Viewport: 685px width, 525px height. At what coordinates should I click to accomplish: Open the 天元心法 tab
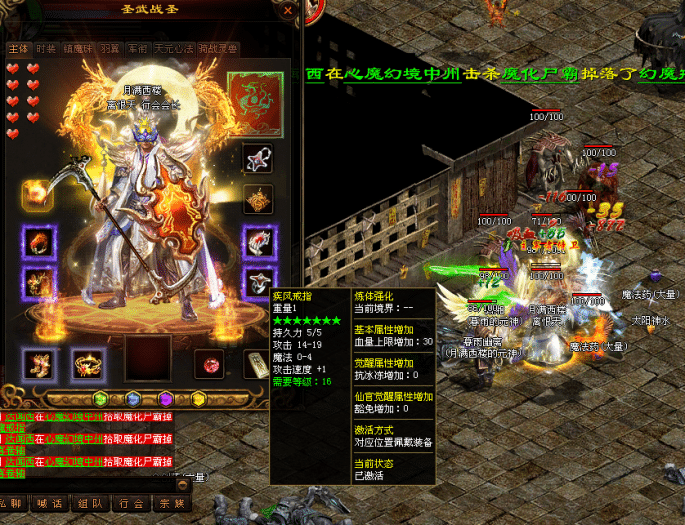[x=171, y=48]
